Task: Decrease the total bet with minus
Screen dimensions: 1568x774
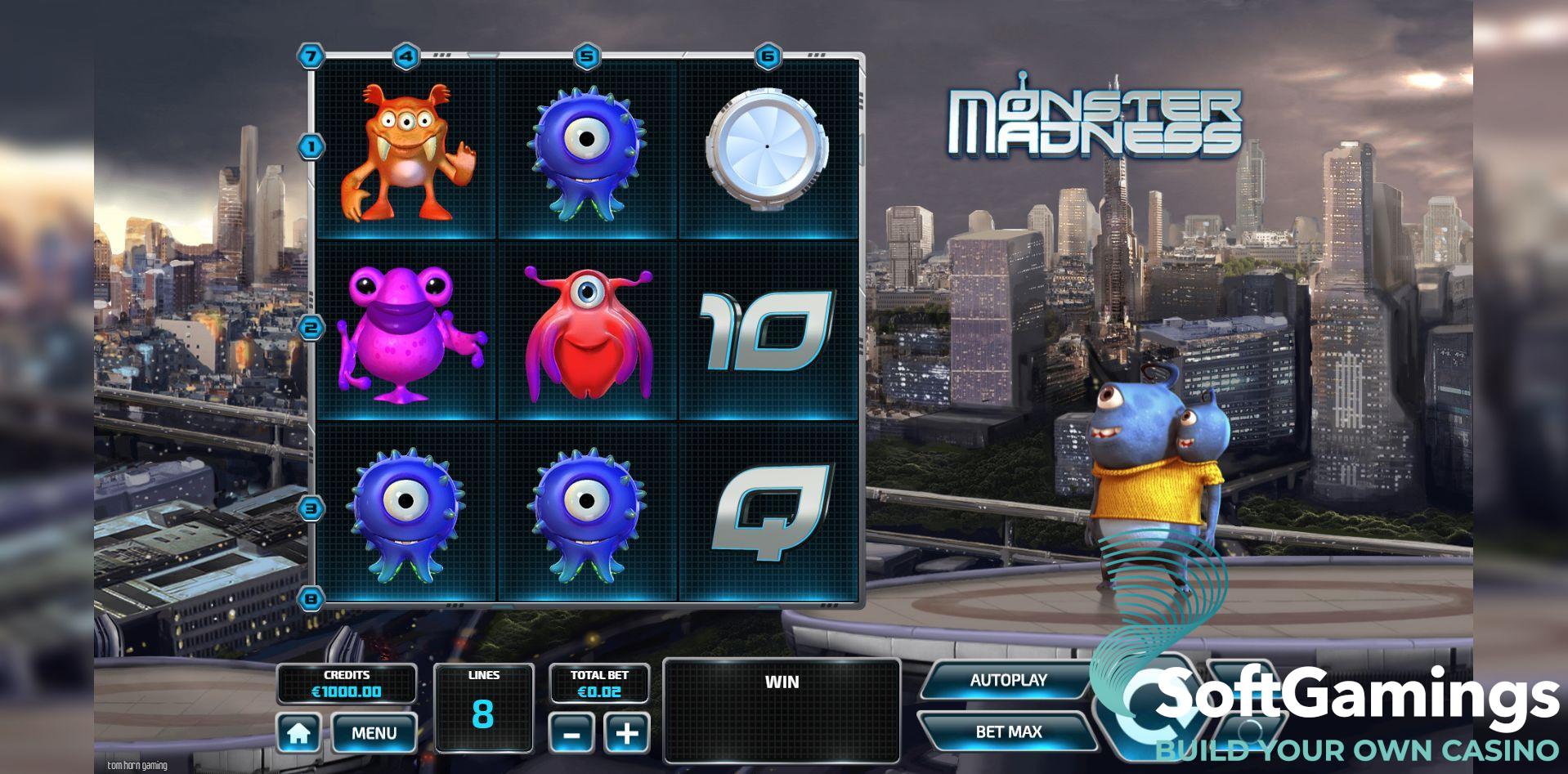Action: click(572, 732)
